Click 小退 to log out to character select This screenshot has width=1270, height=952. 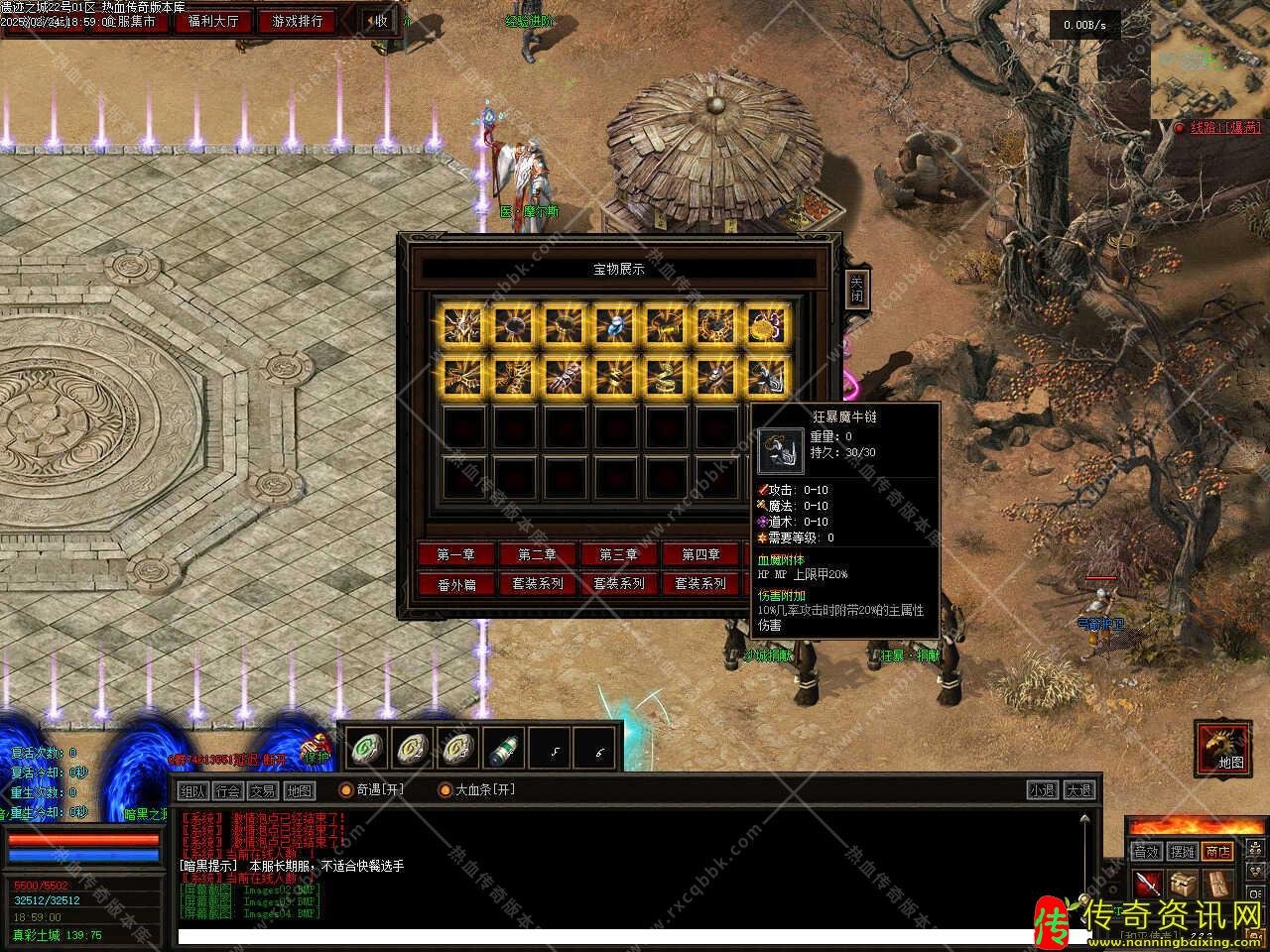click(x=1042, y=790)
